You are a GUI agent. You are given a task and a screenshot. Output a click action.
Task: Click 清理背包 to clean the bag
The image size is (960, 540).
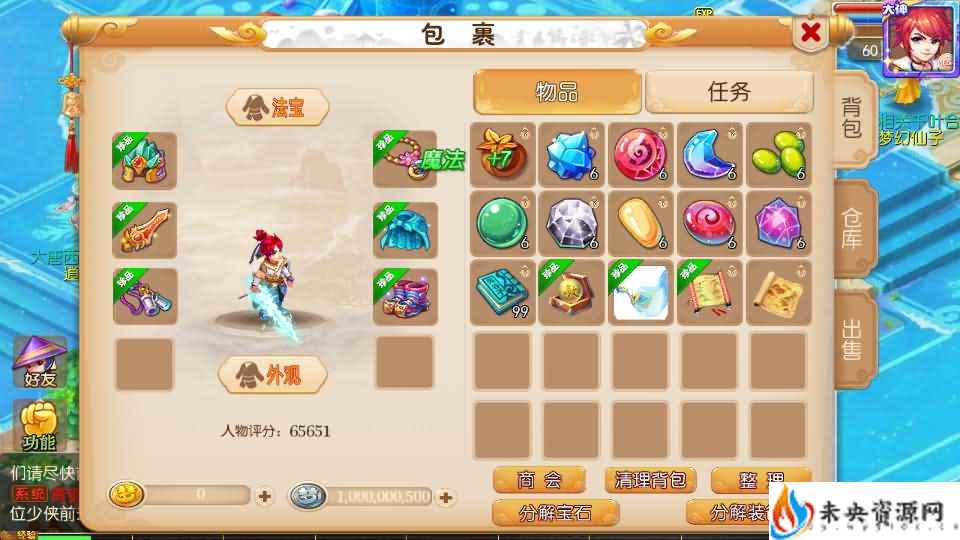tap(650, 481)
